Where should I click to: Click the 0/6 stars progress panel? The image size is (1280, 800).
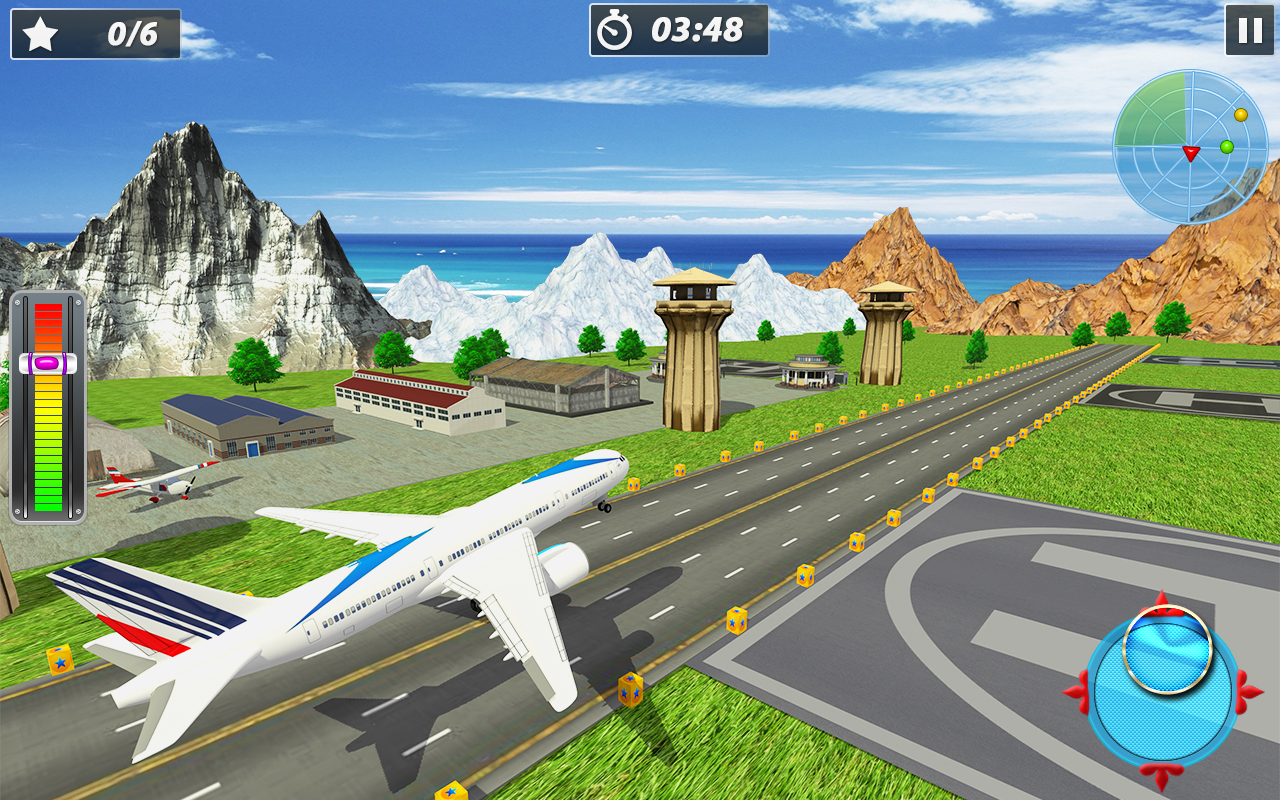[95, 32]
